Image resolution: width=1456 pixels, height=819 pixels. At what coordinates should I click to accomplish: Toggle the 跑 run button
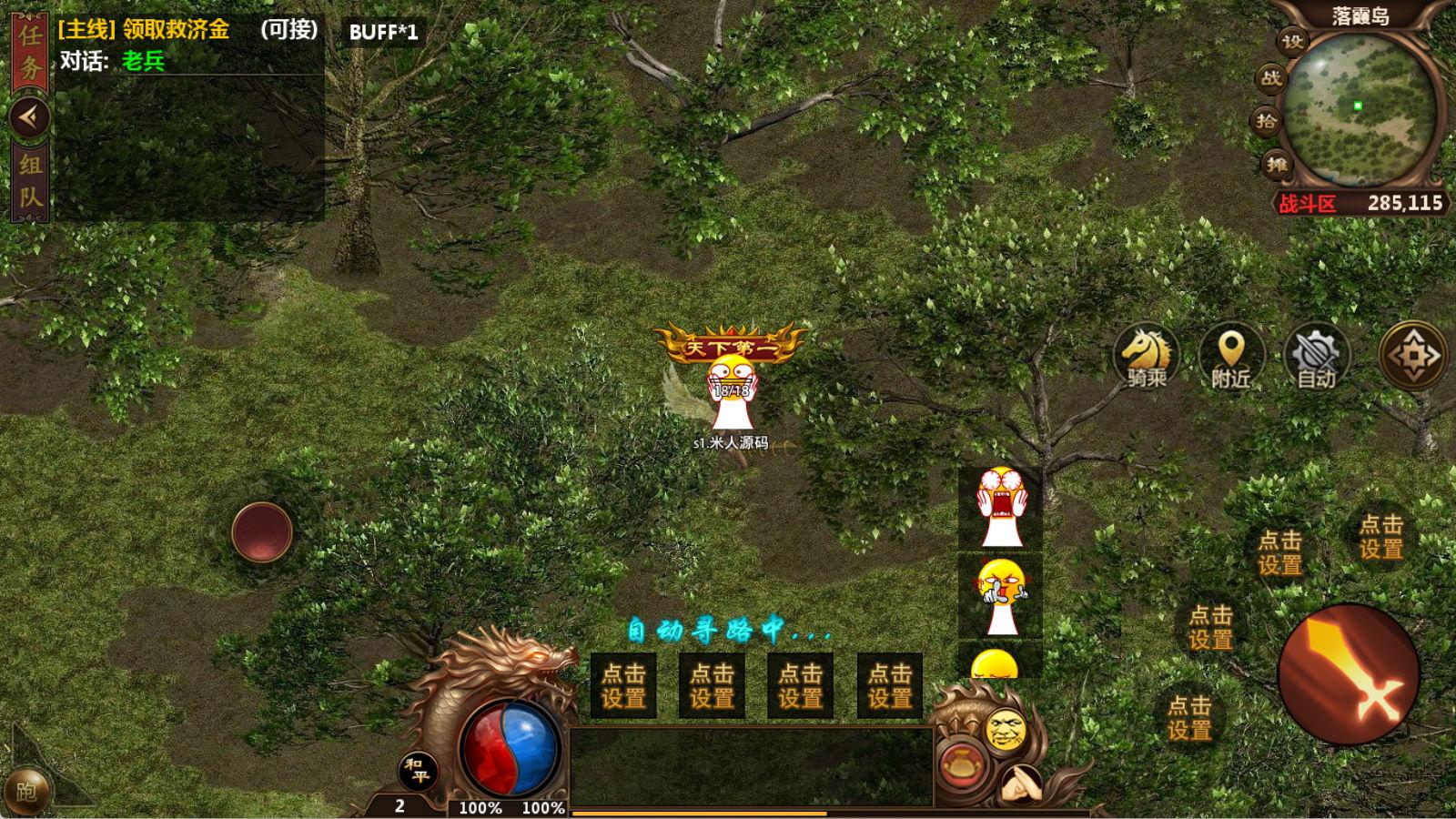coord(27,792)
